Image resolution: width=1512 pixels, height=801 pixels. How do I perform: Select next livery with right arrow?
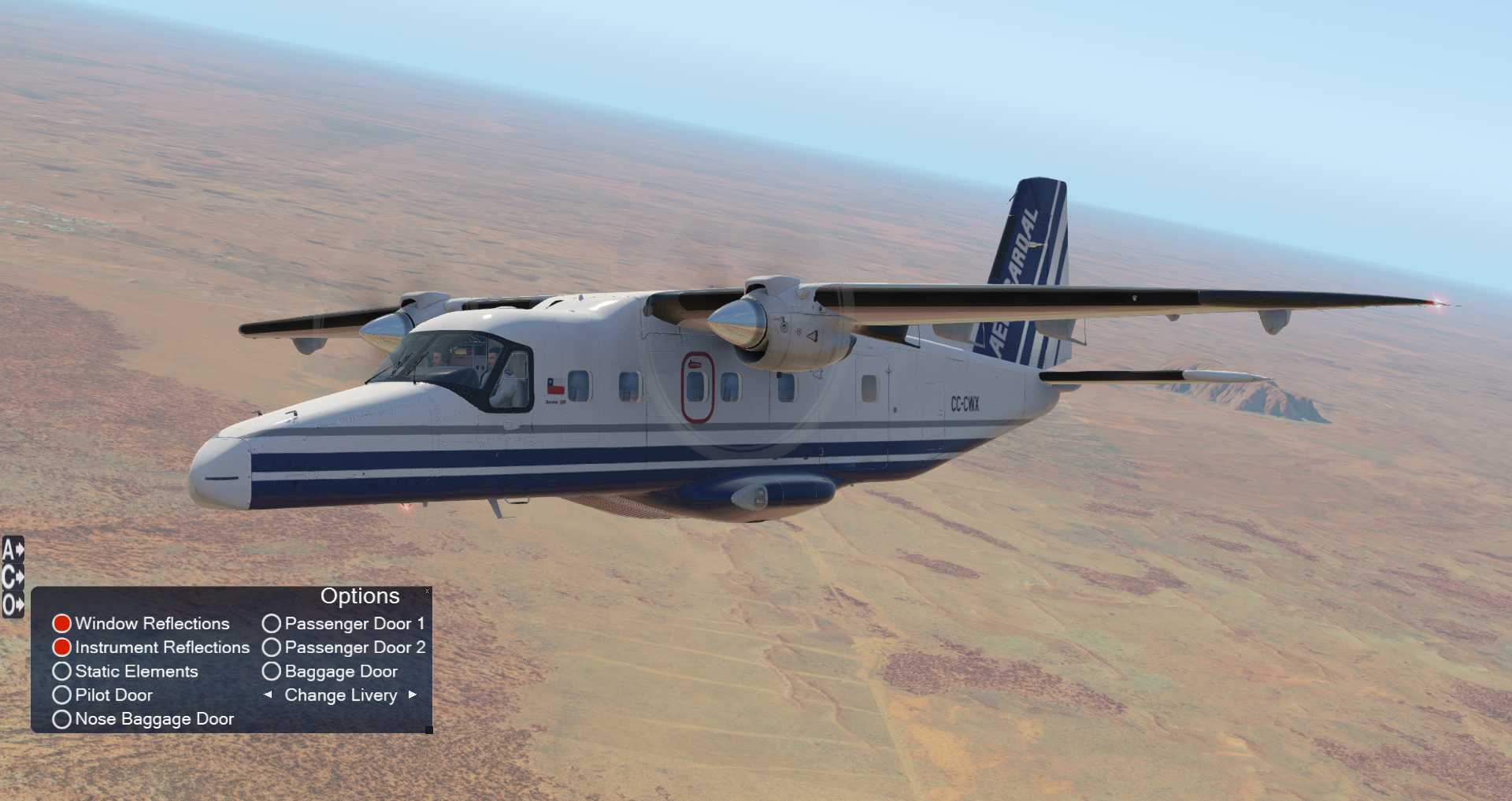[x=413, y=695]
